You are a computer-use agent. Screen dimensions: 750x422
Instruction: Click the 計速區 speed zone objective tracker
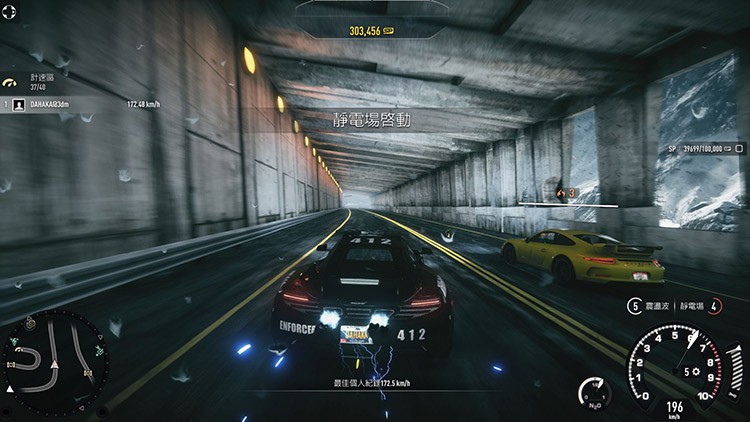(38, 81)
